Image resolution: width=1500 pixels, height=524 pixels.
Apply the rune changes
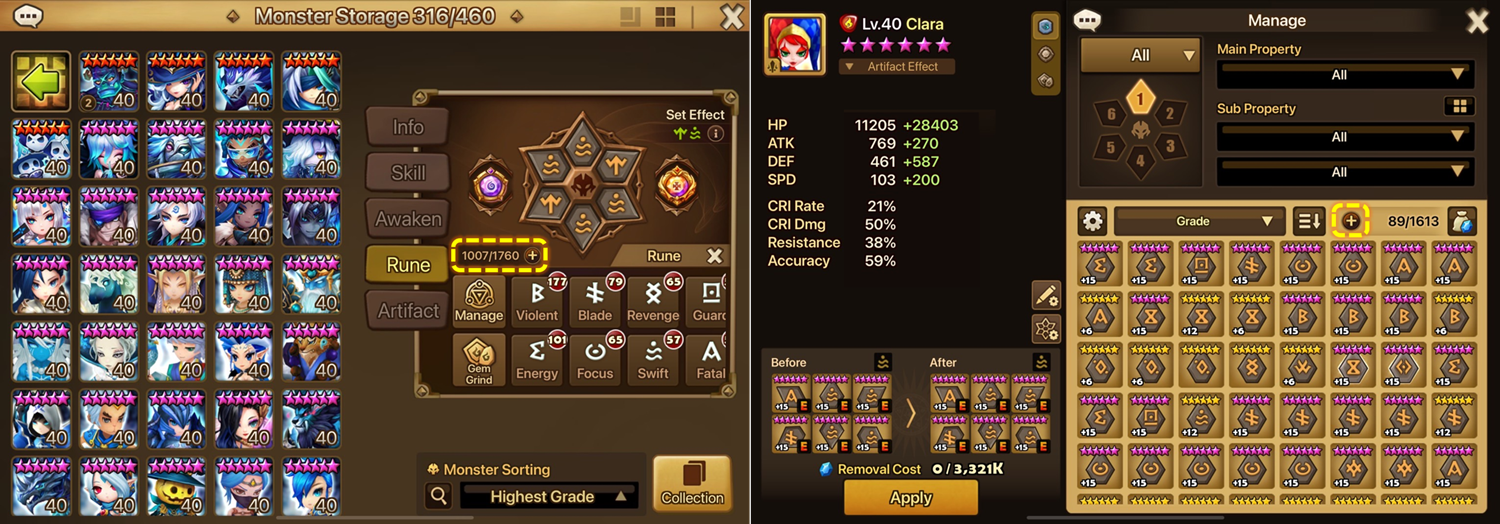[x=910, y=497]
